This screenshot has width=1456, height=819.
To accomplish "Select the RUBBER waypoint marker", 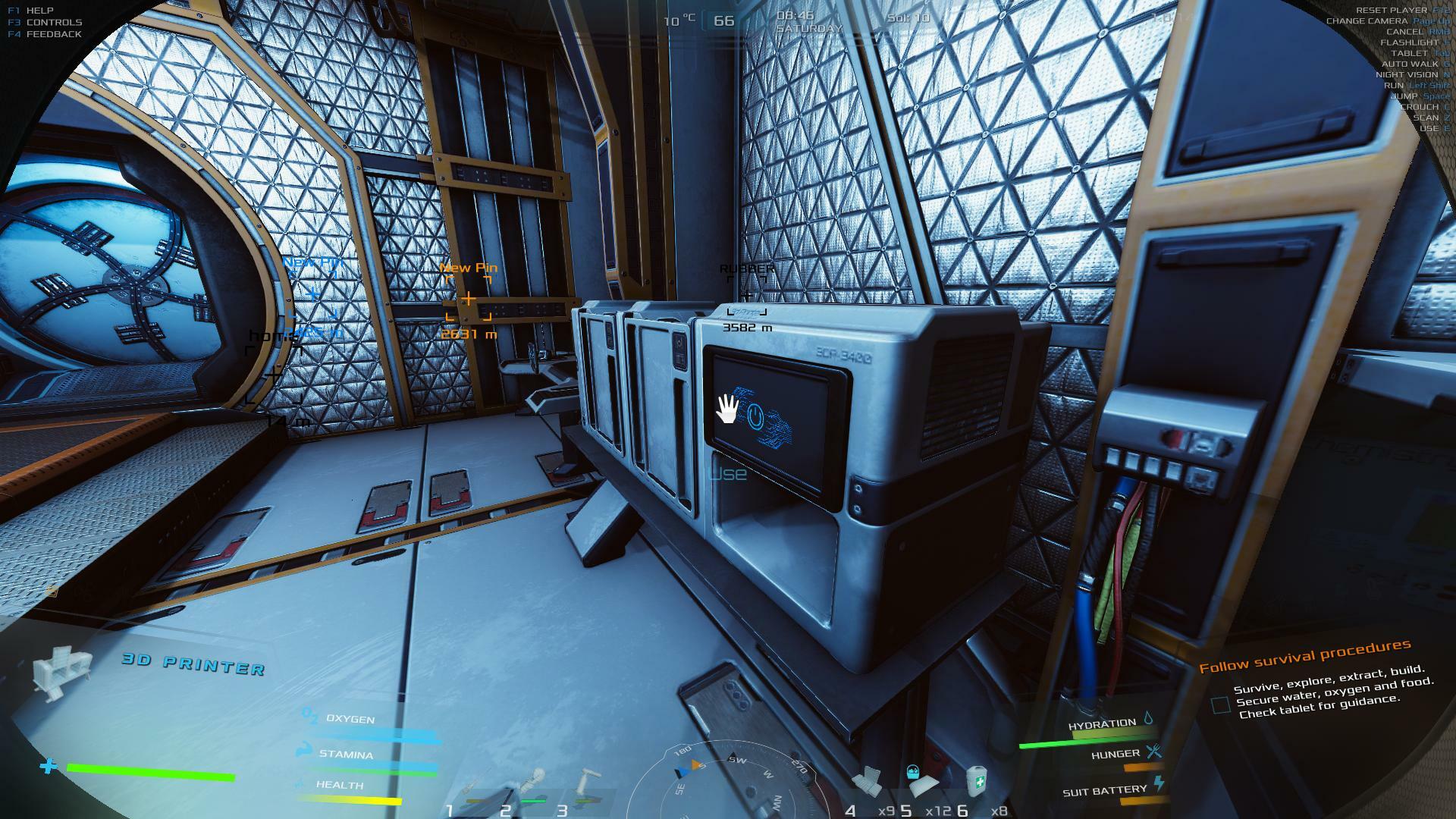I will (747, 296).
